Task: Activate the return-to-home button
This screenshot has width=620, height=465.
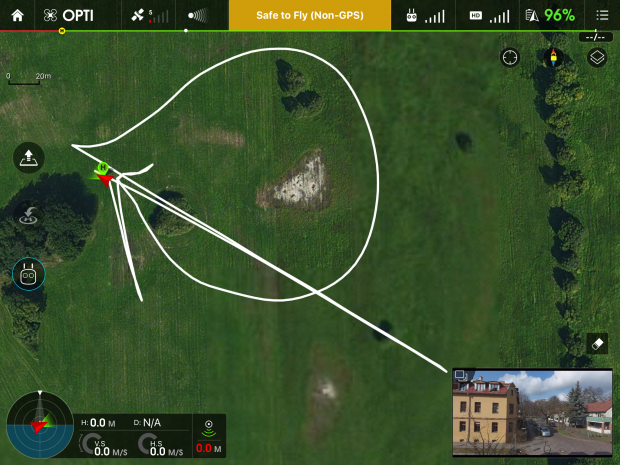Action: 28,214
